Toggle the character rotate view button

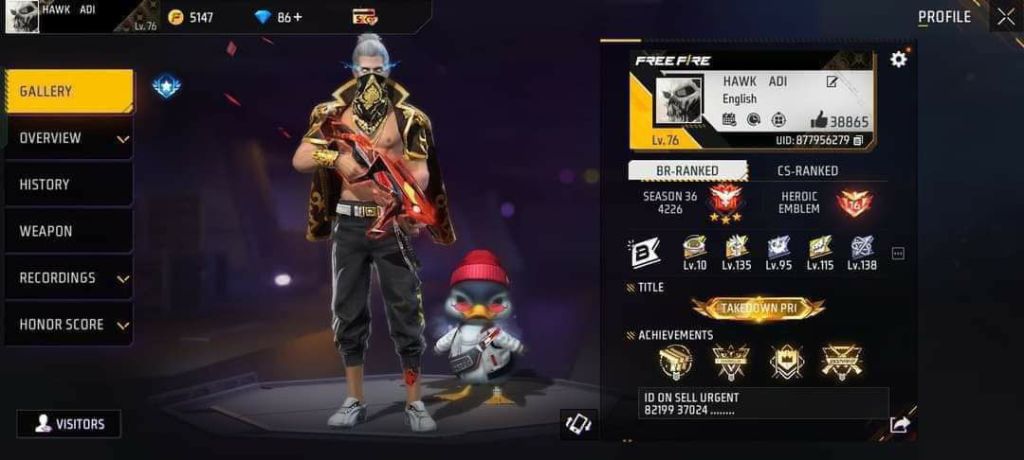tap(579, 423)
